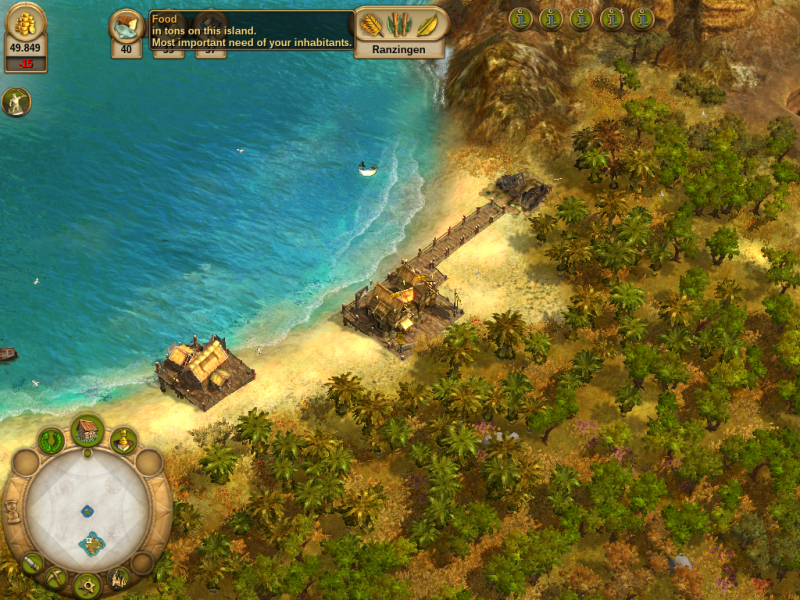Screen dimensions: 800x600
Task: Select the scout figure icon
Action: click(16, 101)
